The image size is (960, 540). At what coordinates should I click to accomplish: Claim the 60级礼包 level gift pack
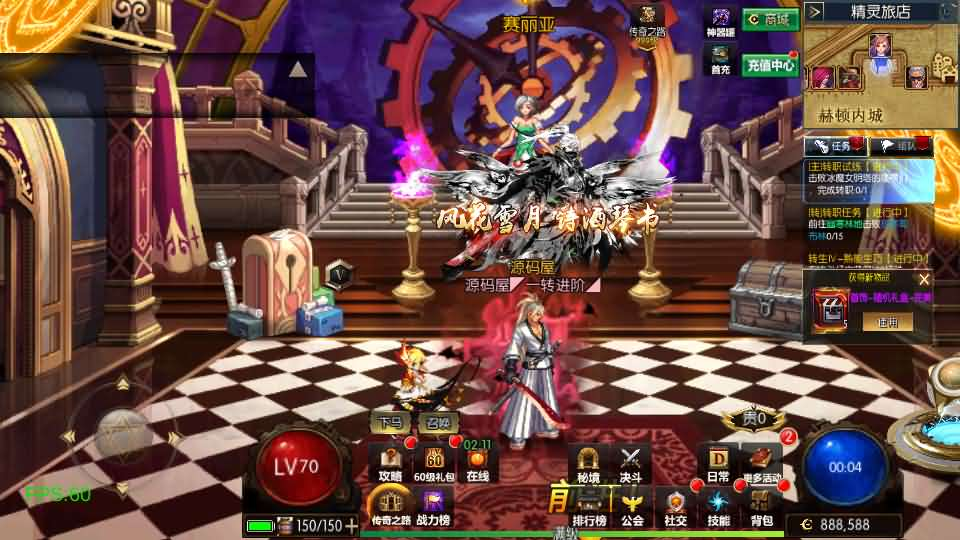(435, 464)
